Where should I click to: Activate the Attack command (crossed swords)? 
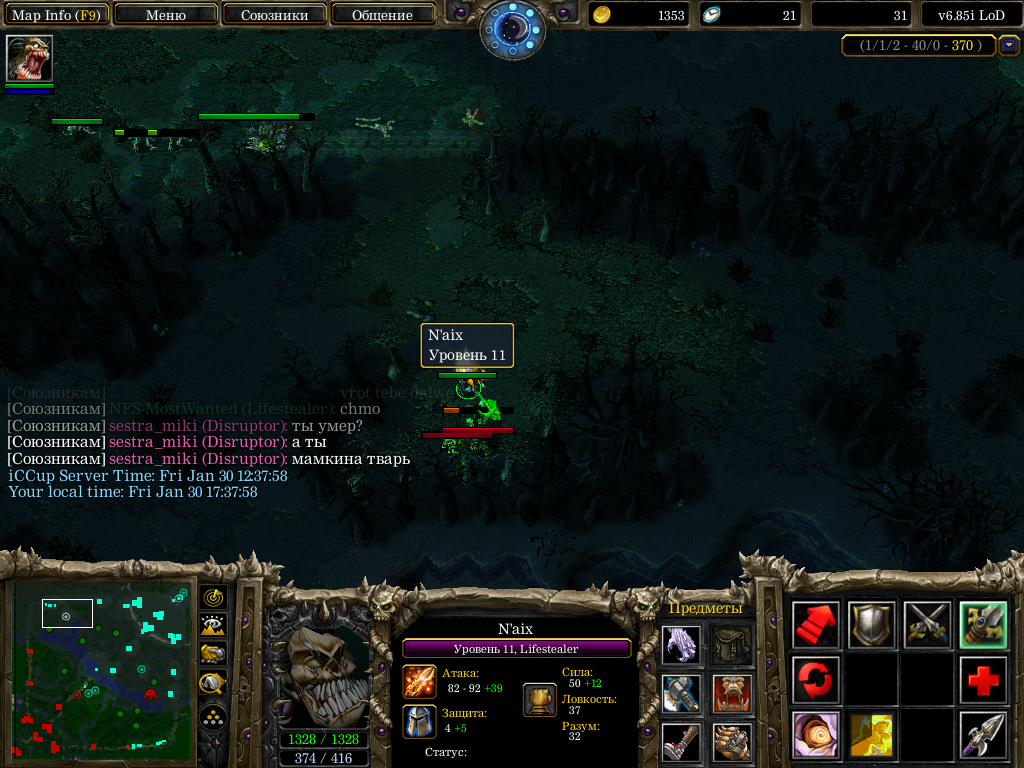click(x=927, y=625)
